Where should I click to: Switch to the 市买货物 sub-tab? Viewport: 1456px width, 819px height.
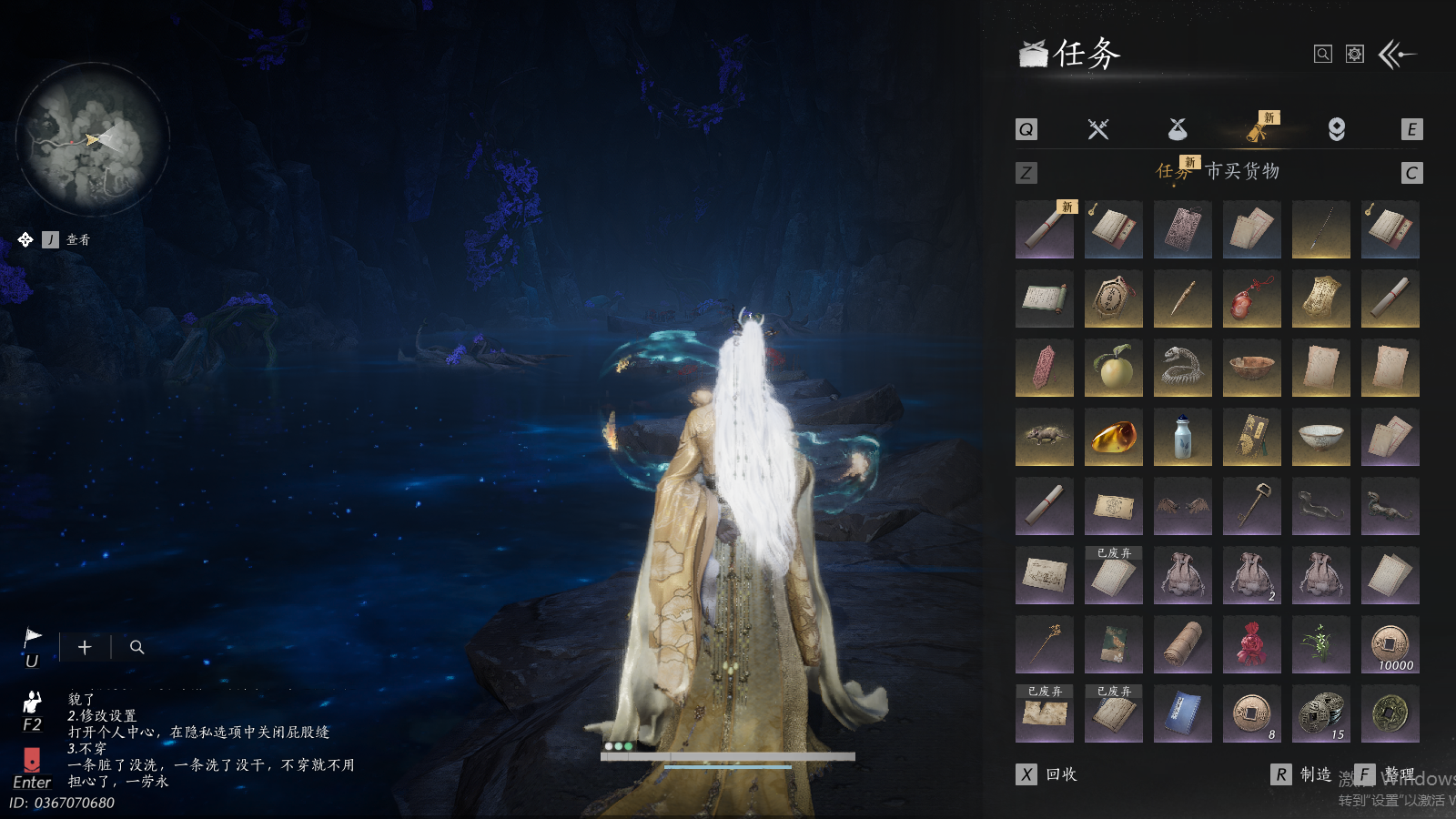pos(1242,171)
